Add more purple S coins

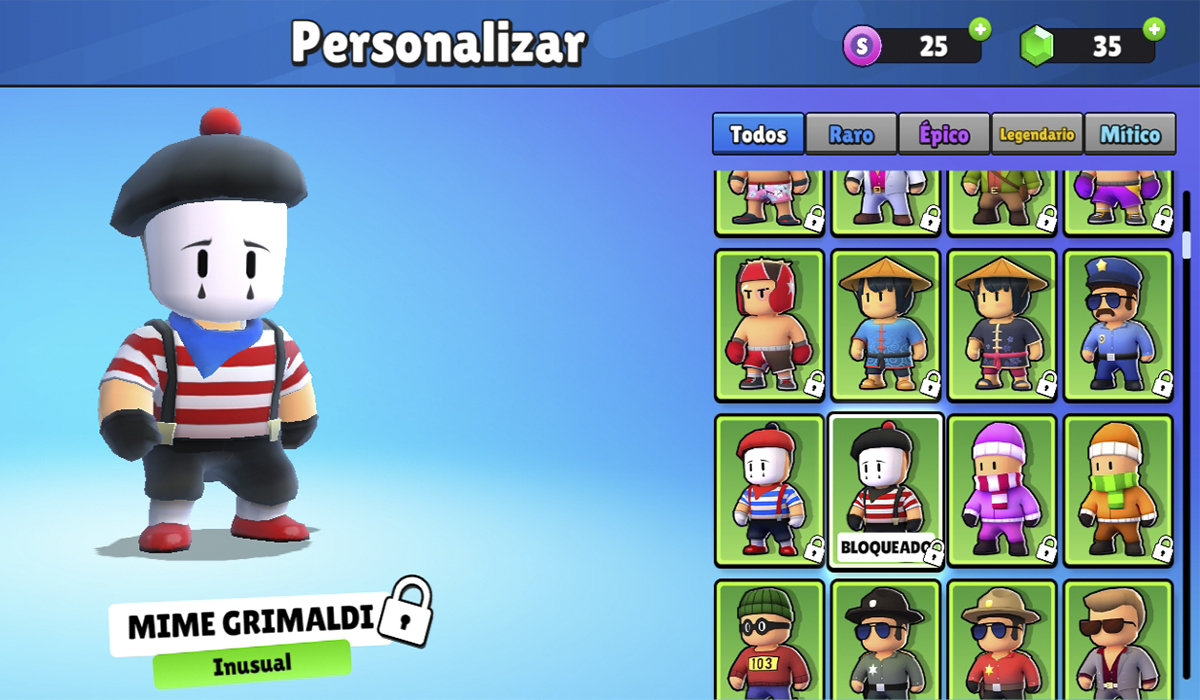pos(980,29)
